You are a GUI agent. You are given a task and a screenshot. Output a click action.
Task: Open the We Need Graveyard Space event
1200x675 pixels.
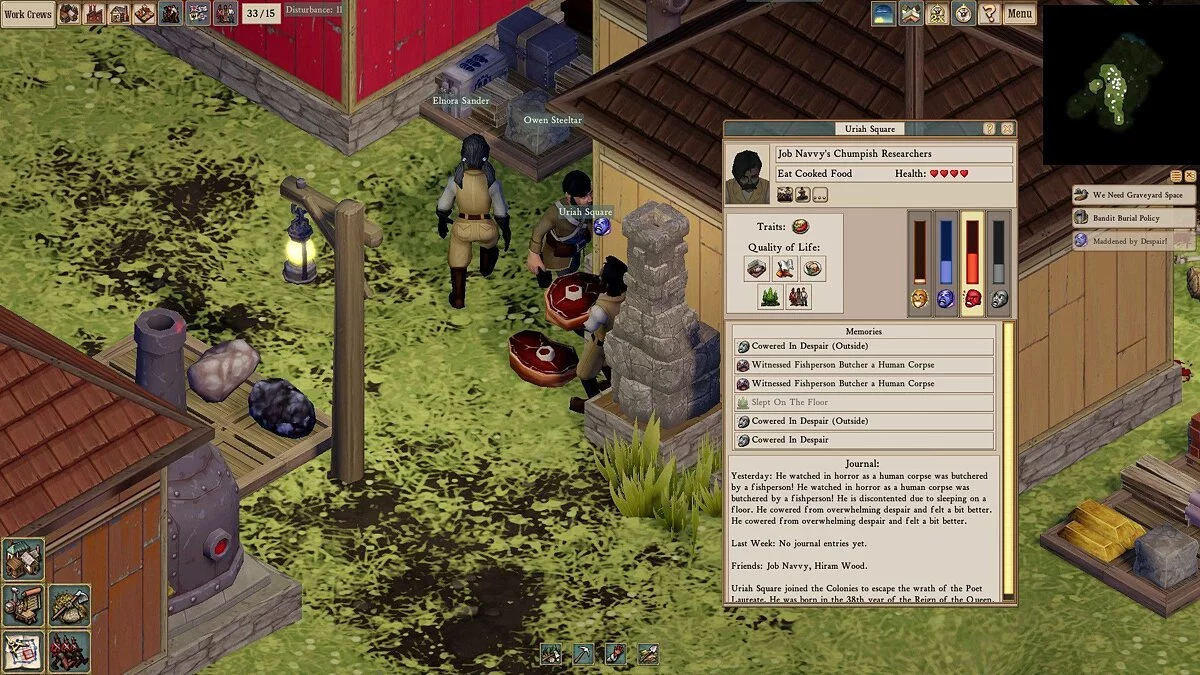pos(1133,195)
